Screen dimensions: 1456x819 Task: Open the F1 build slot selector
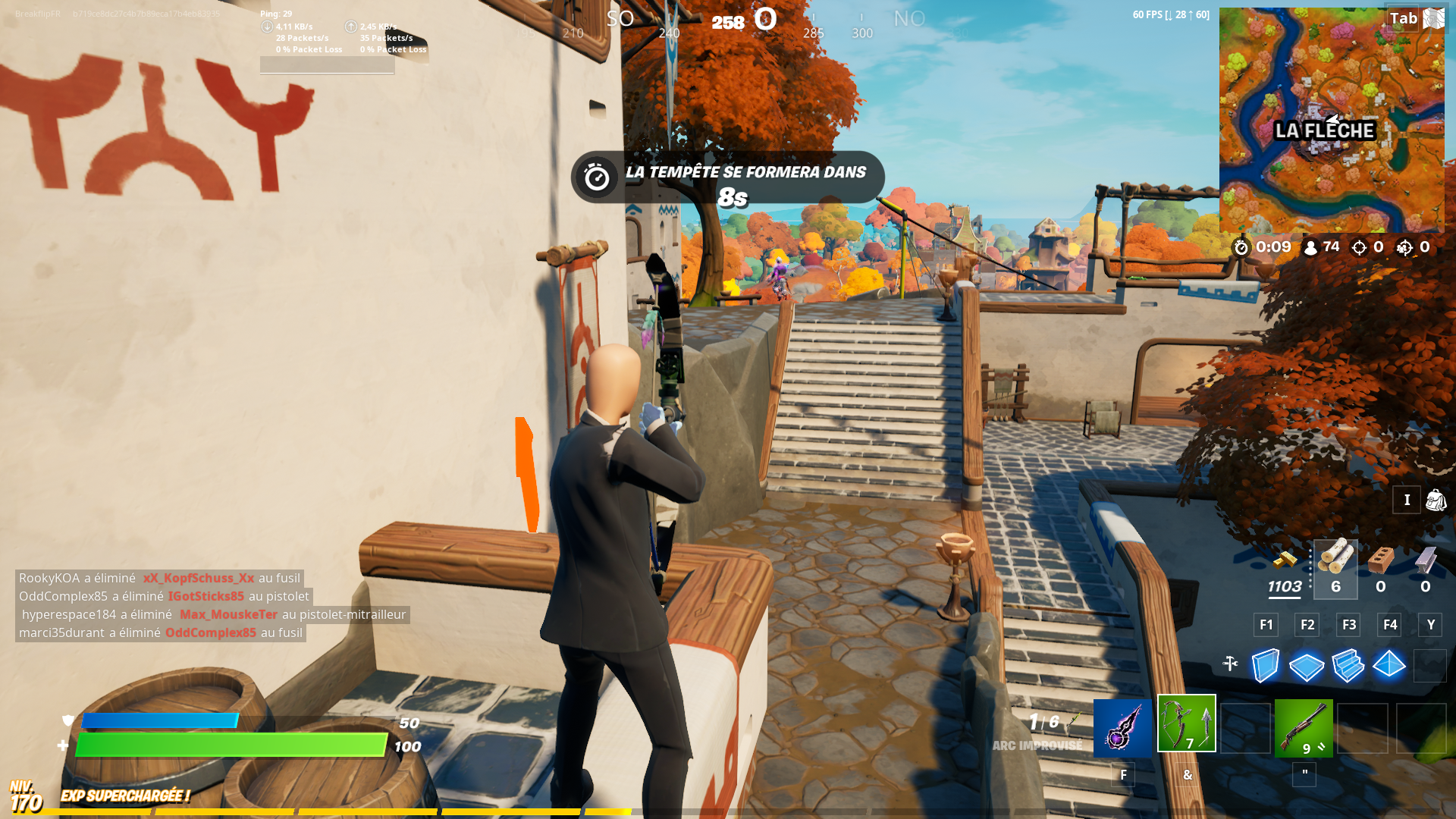1265,625
